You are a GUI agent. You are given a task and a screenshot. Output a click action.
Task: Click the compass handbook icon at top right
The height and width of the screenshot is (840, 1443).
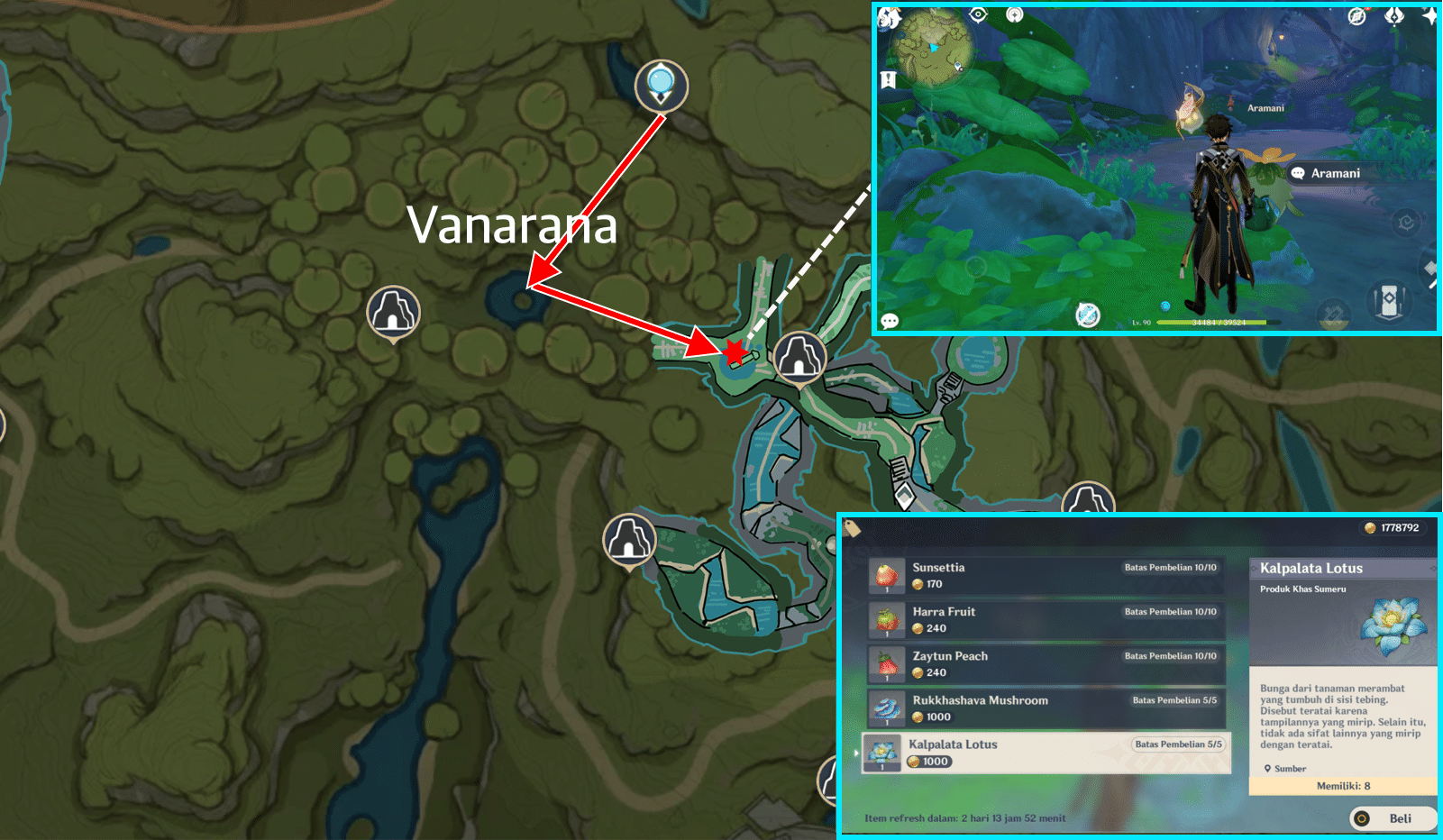tap(1357, 16)
